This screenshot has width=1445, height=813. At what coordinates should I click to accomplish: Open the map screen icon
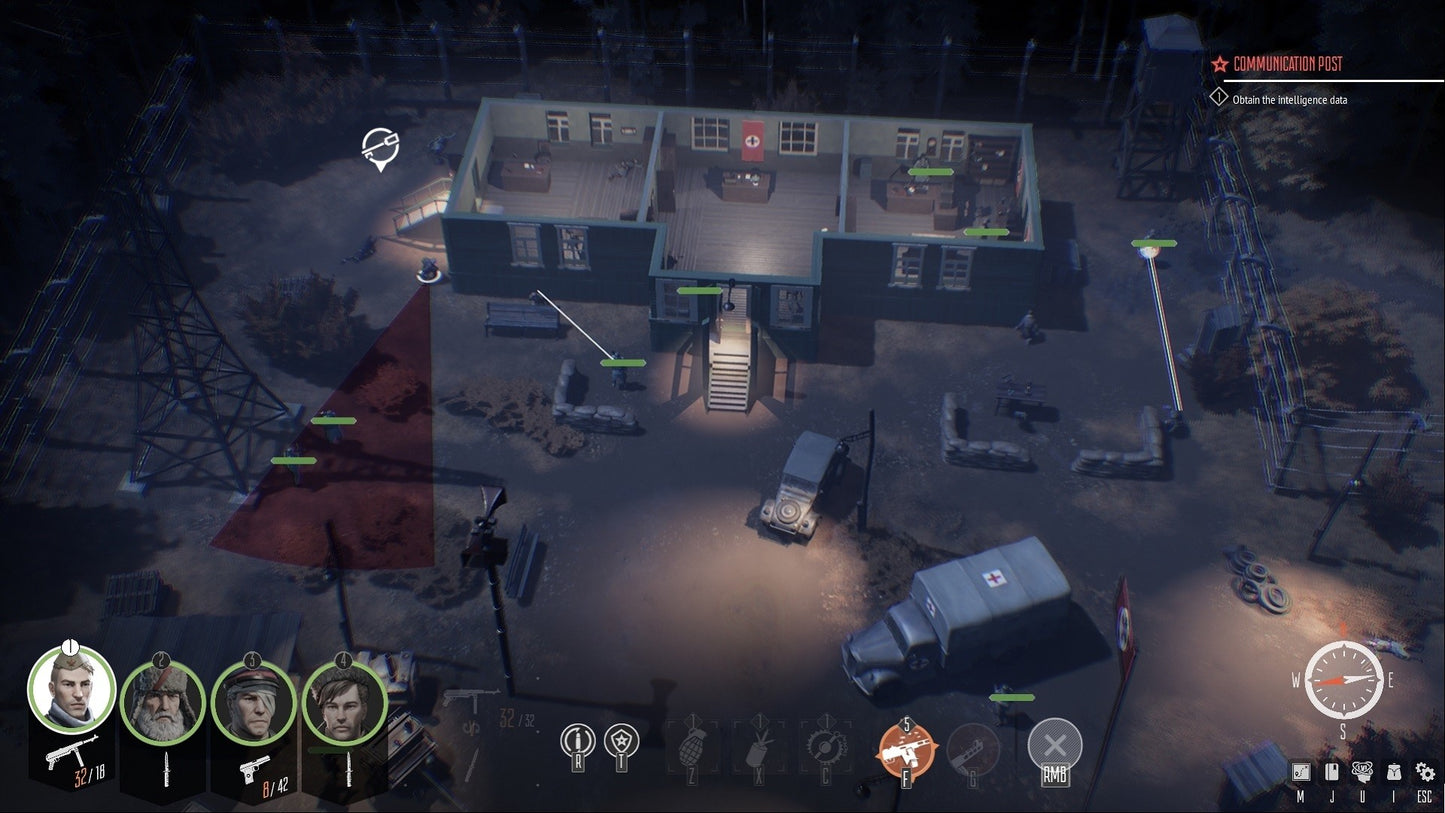click(x=1301, y=772)
